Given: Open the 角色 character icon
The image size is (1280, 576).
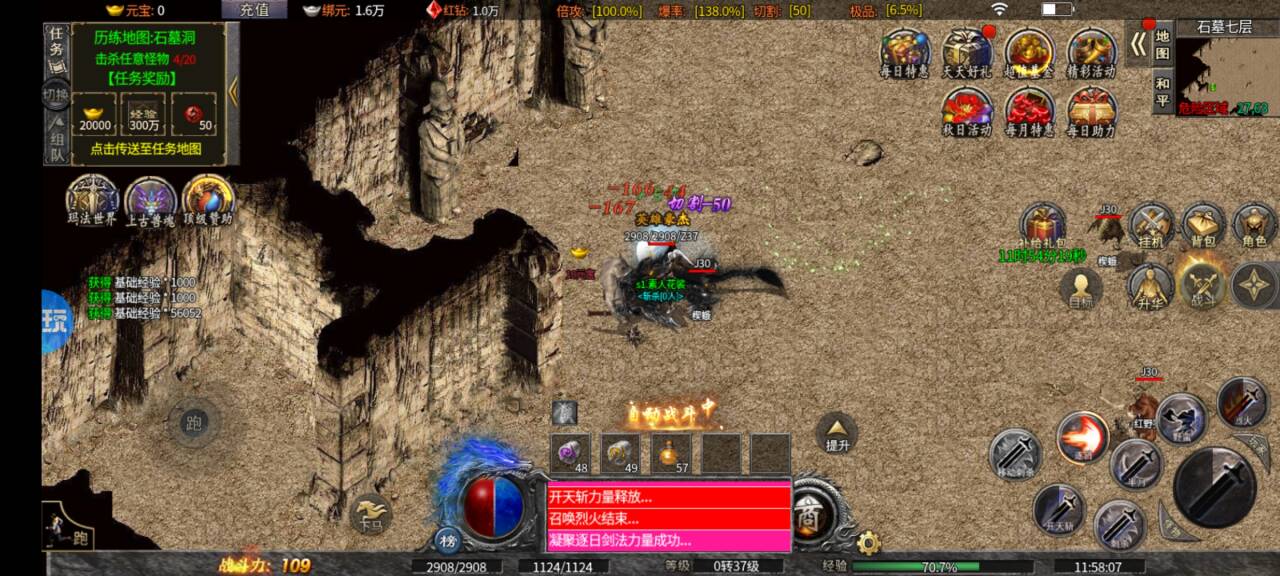Looking at the screenshot, I should [1254, 226].
